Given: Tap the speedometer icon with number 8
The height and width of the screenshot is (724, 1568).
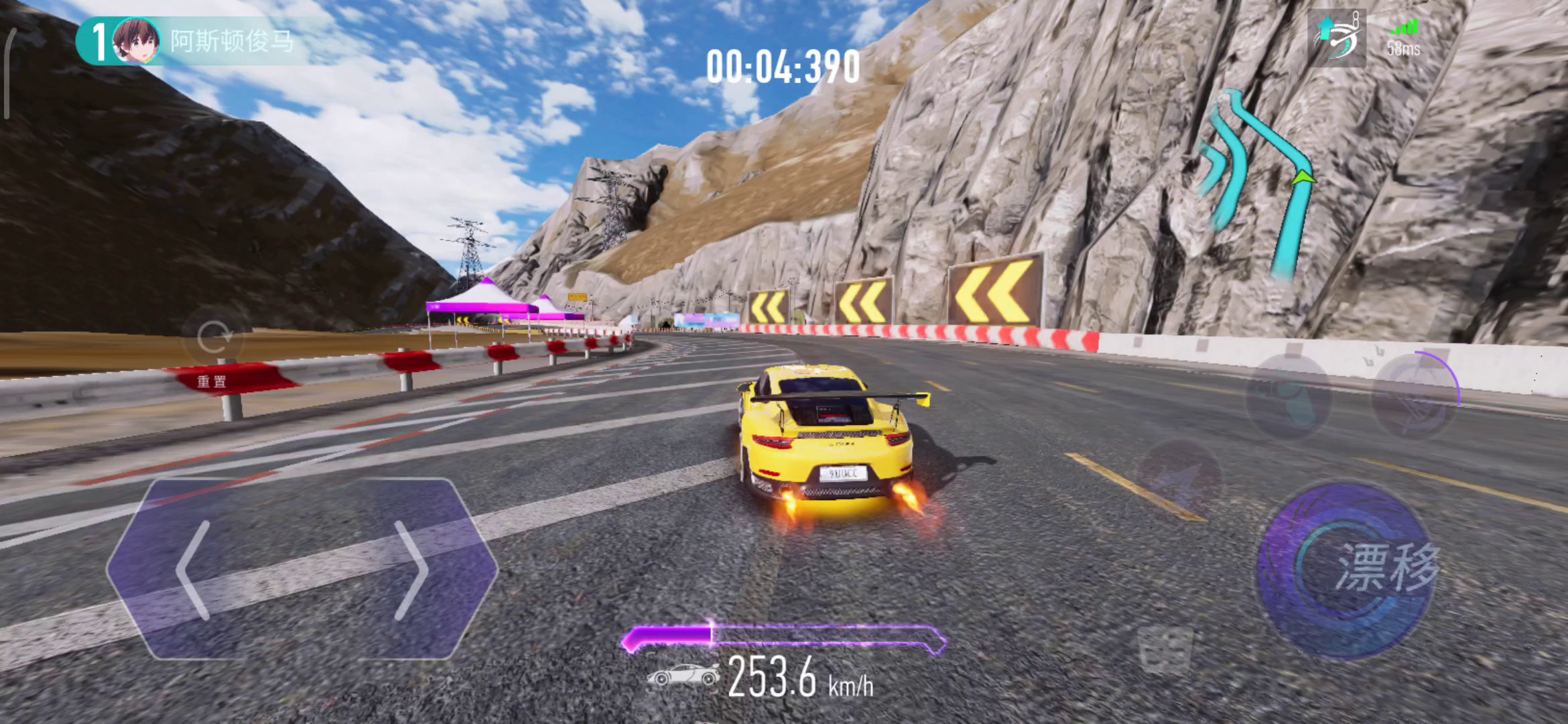Looking at the screenshot, I should [x=1337, y=38].
